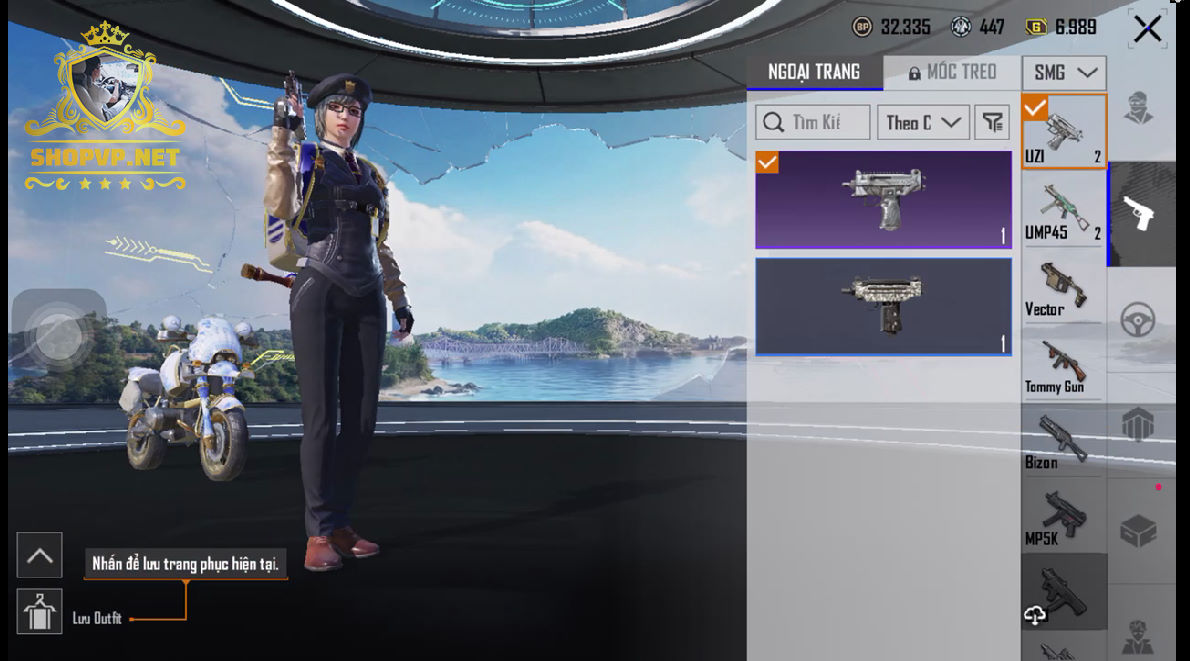This screenshot has width=1190, height=661.
Task: Pick Tommy Gun from the weapon list
Action: point(1063,363)
